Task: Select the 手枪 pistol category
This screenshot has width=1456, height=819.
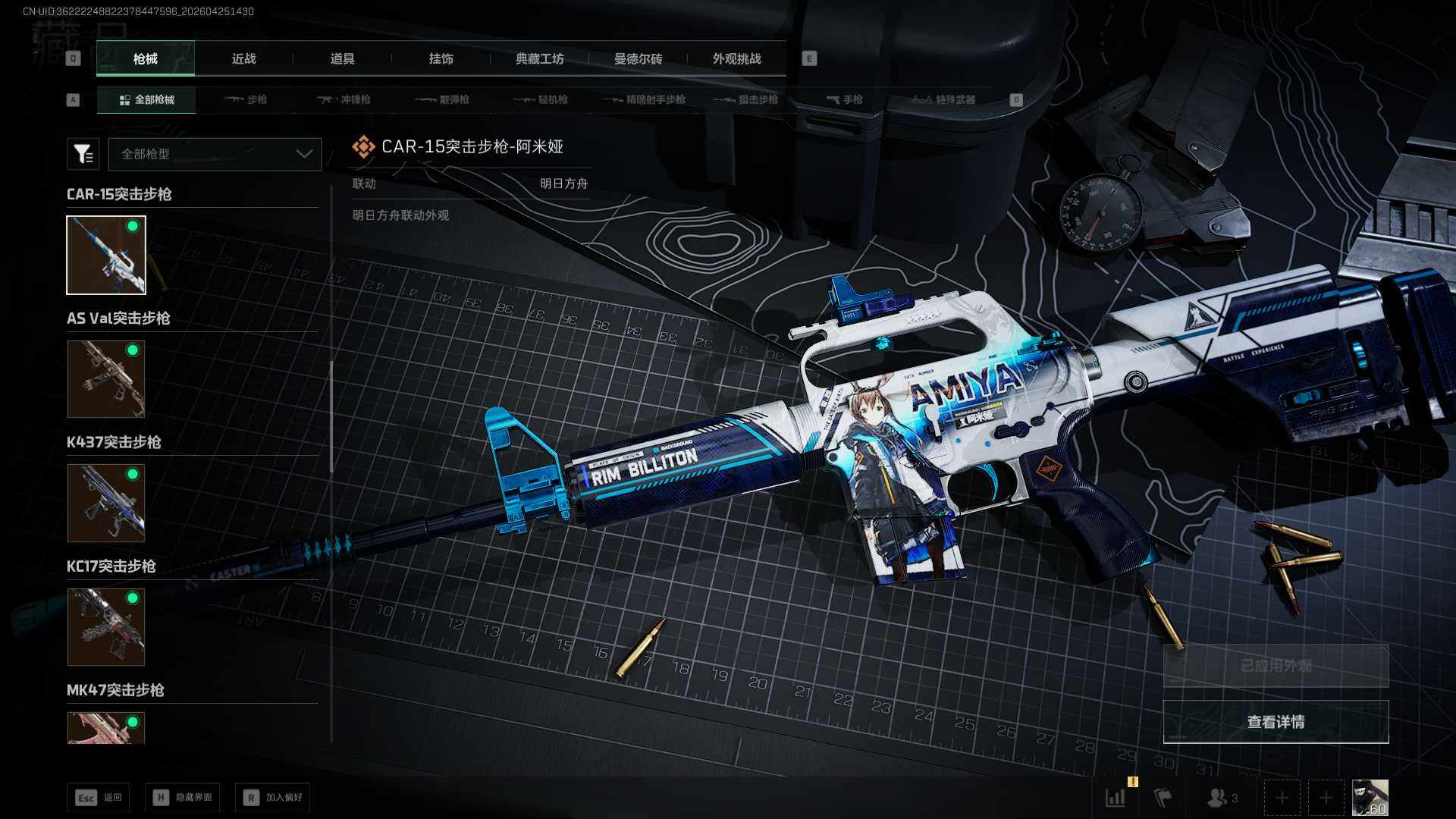Action: coord(844,99)
